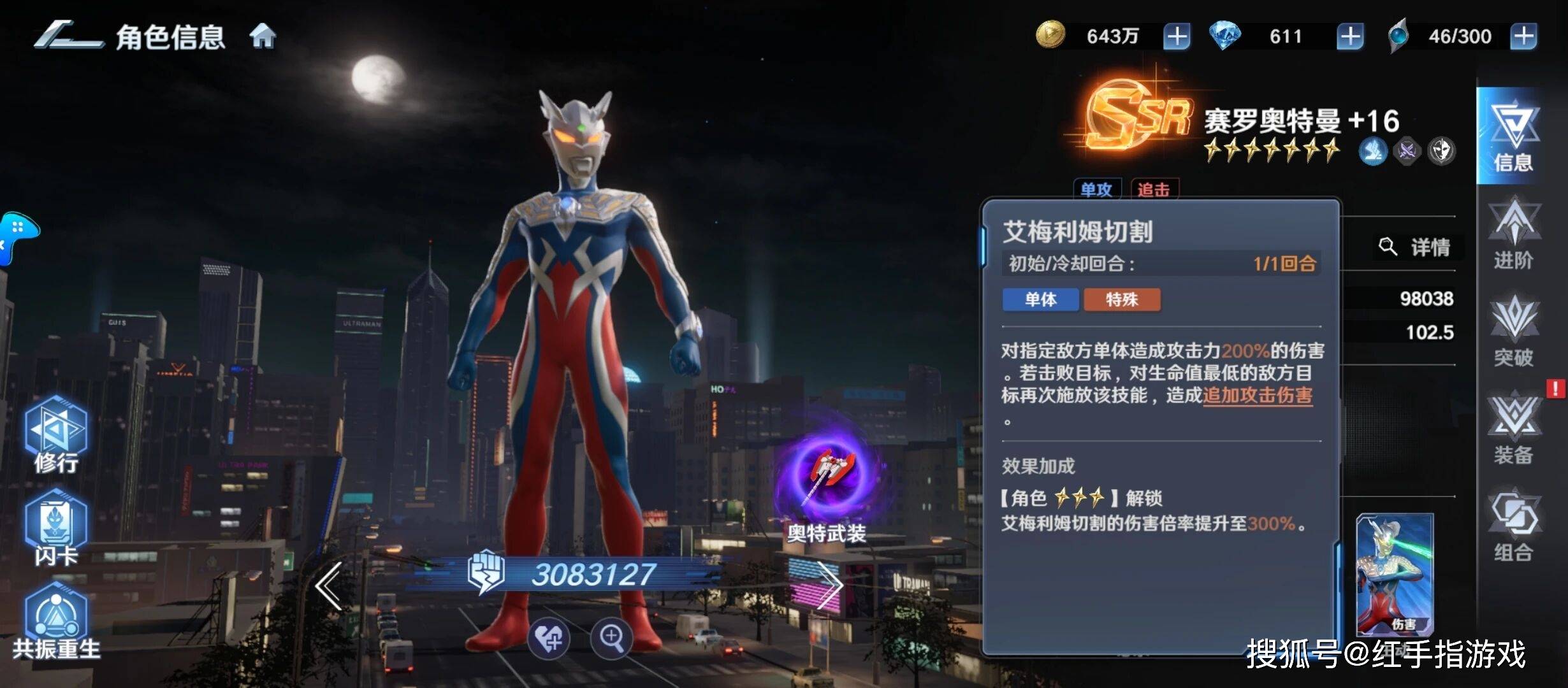1568x688 pixels.
Task: Return to the home screen
Action: click(263, 36)
